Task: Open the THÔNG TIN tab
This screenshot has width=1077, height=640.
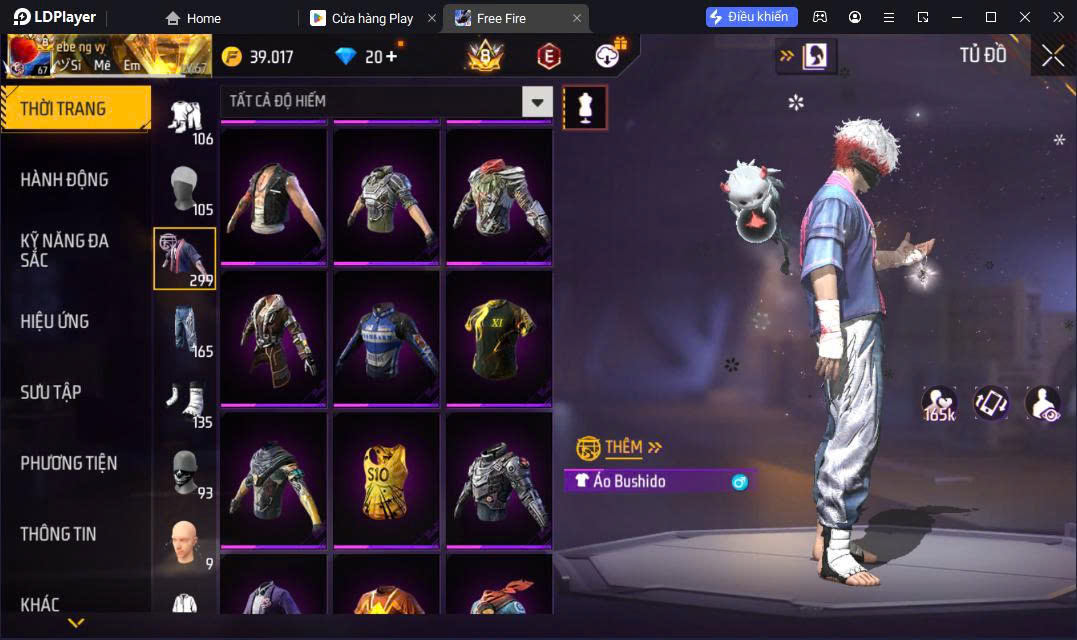Action: coord(59,534)
